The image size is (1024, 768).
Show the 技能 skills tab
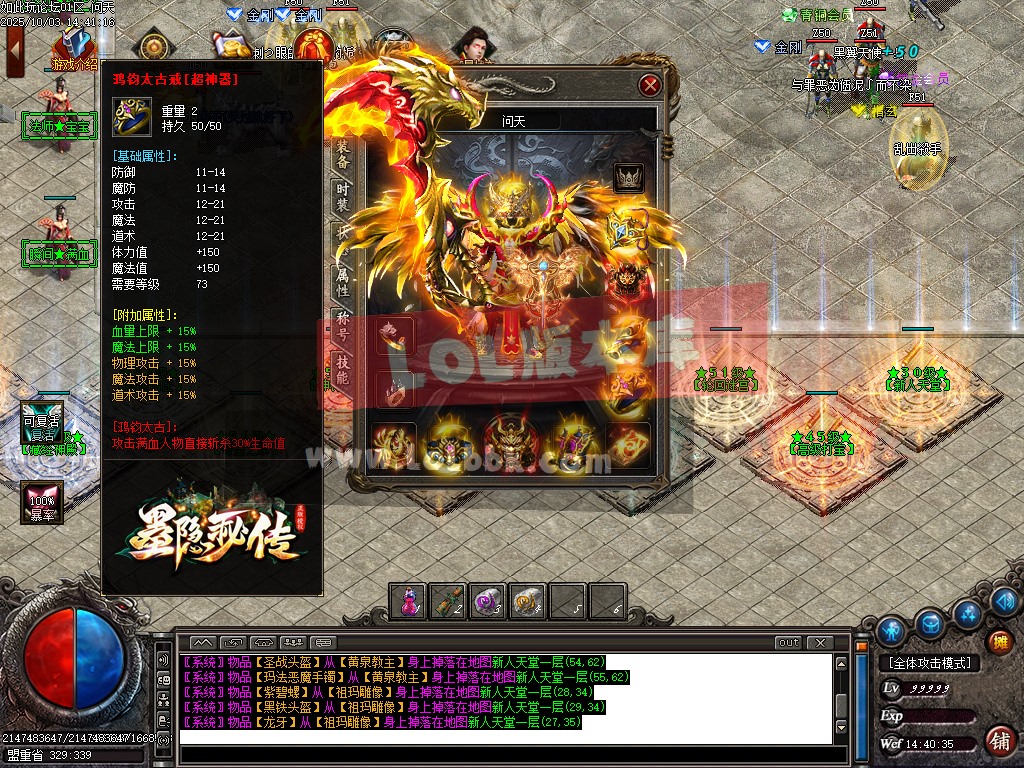[342, 369]
